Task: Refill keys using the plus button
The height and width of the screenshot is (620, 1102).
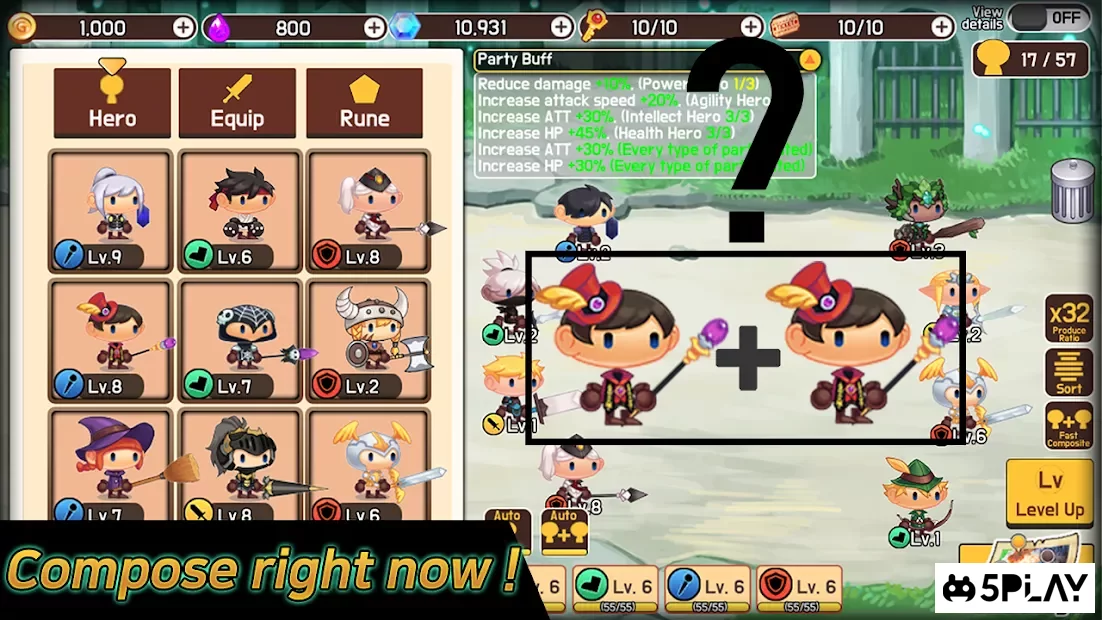Action: (751, 27)
